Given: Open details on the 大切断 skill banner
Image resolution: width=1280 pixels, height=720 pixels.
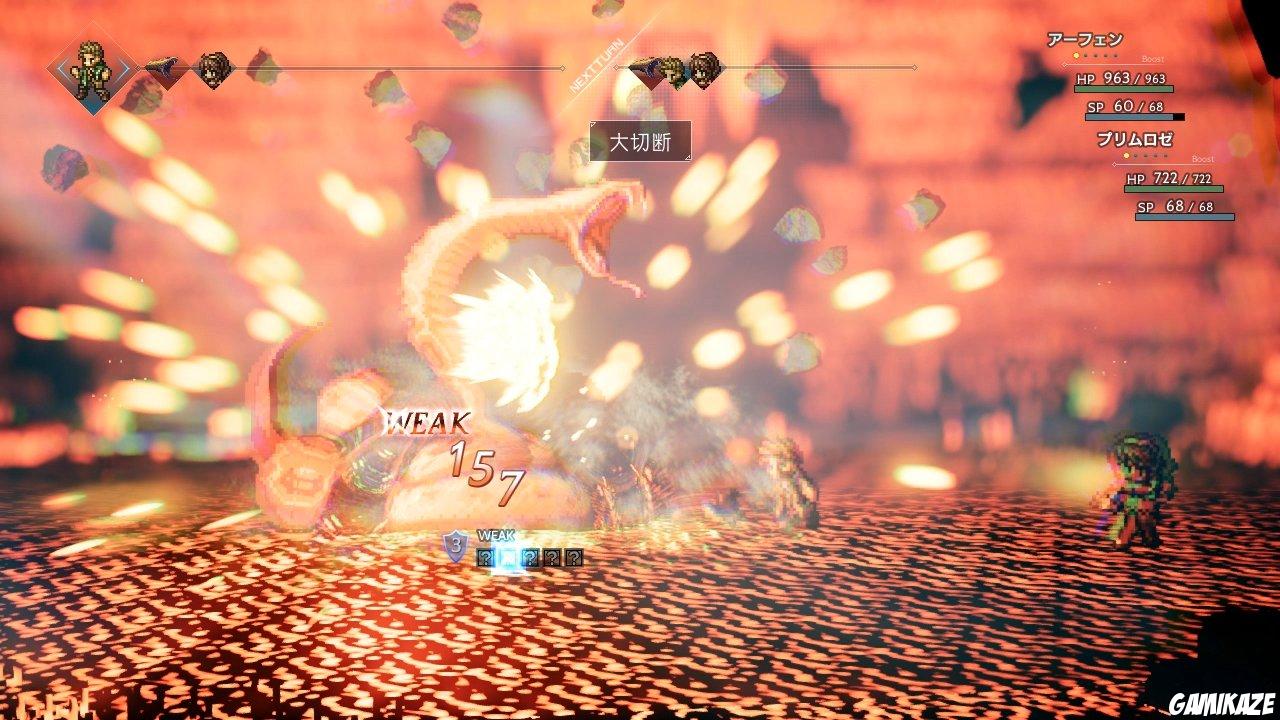Looking at the screenshot, I should coord(643,143).
